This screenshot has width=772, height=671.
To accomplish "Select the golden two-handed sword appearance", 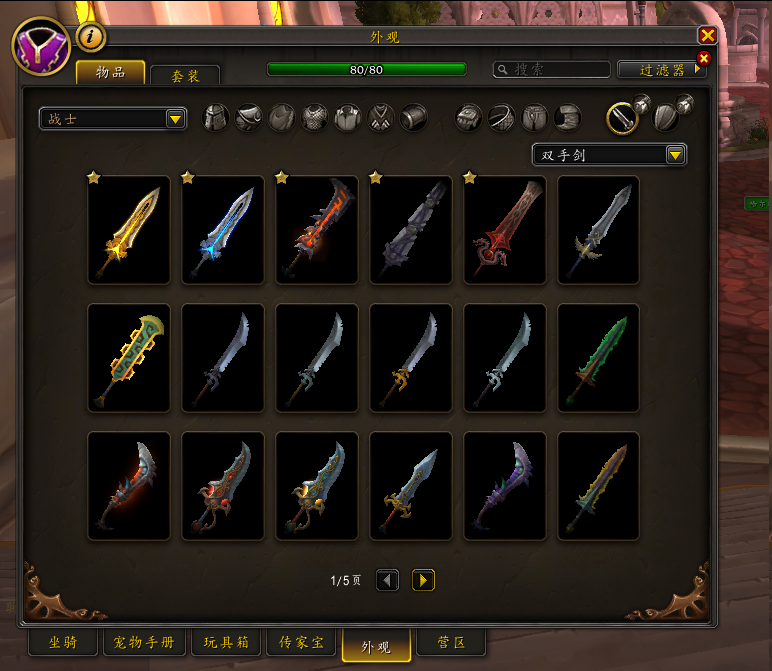I will click(129, 230).
